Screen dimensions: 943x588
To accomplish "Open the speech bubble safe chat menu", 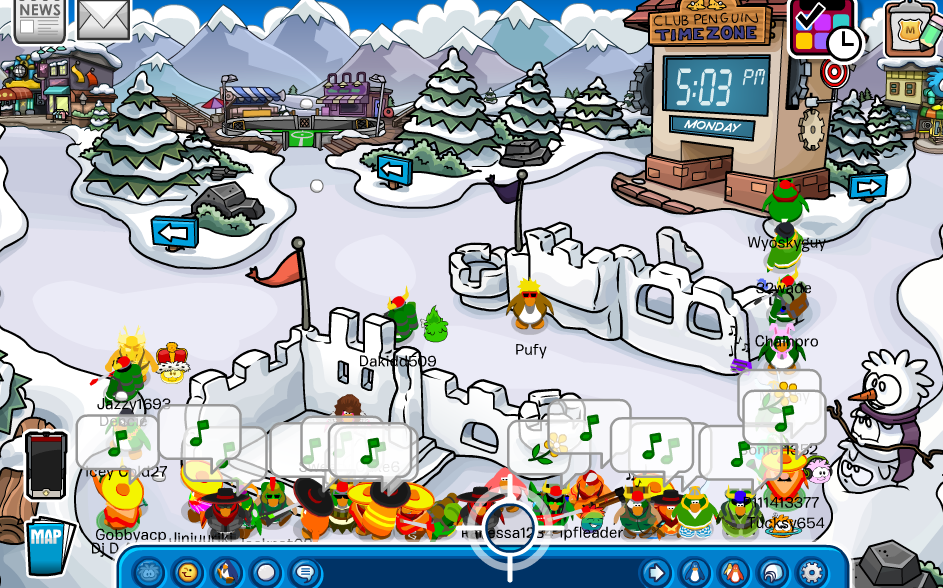I will 305,573.
